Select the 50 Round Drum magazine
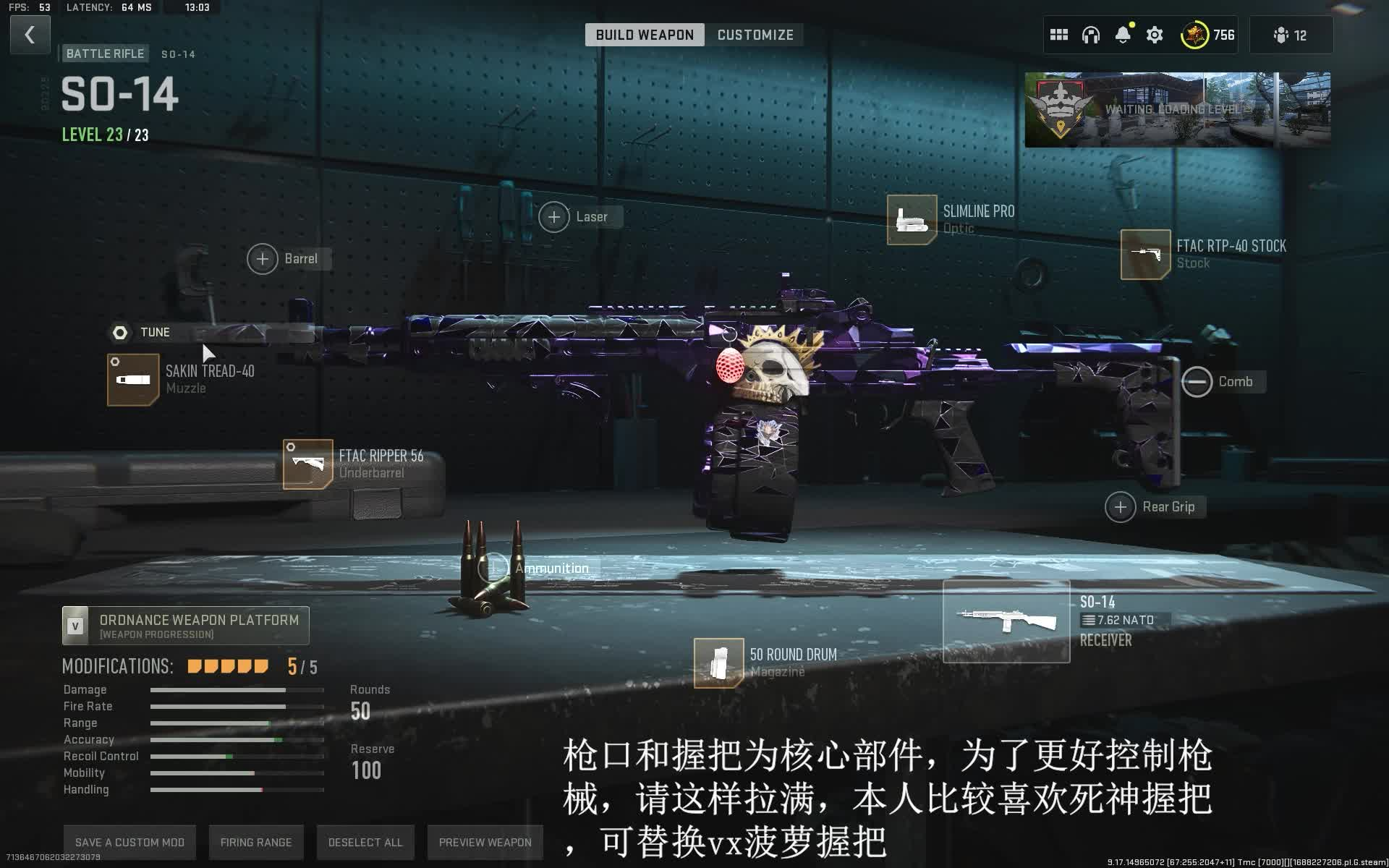1389x868 pixels. (718, 663)
